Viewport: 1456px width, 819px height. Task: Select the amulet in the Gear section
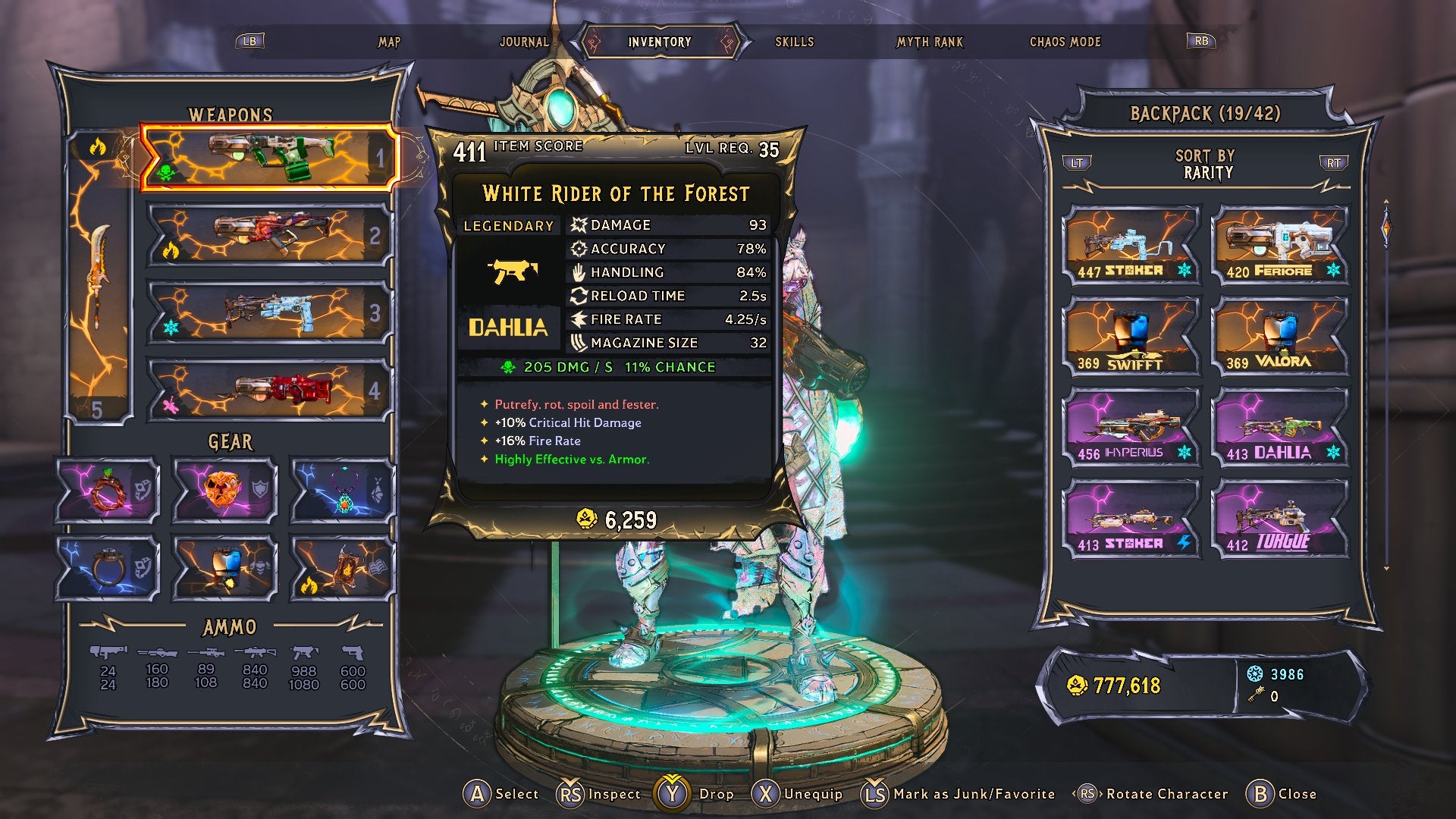point(340,491)
